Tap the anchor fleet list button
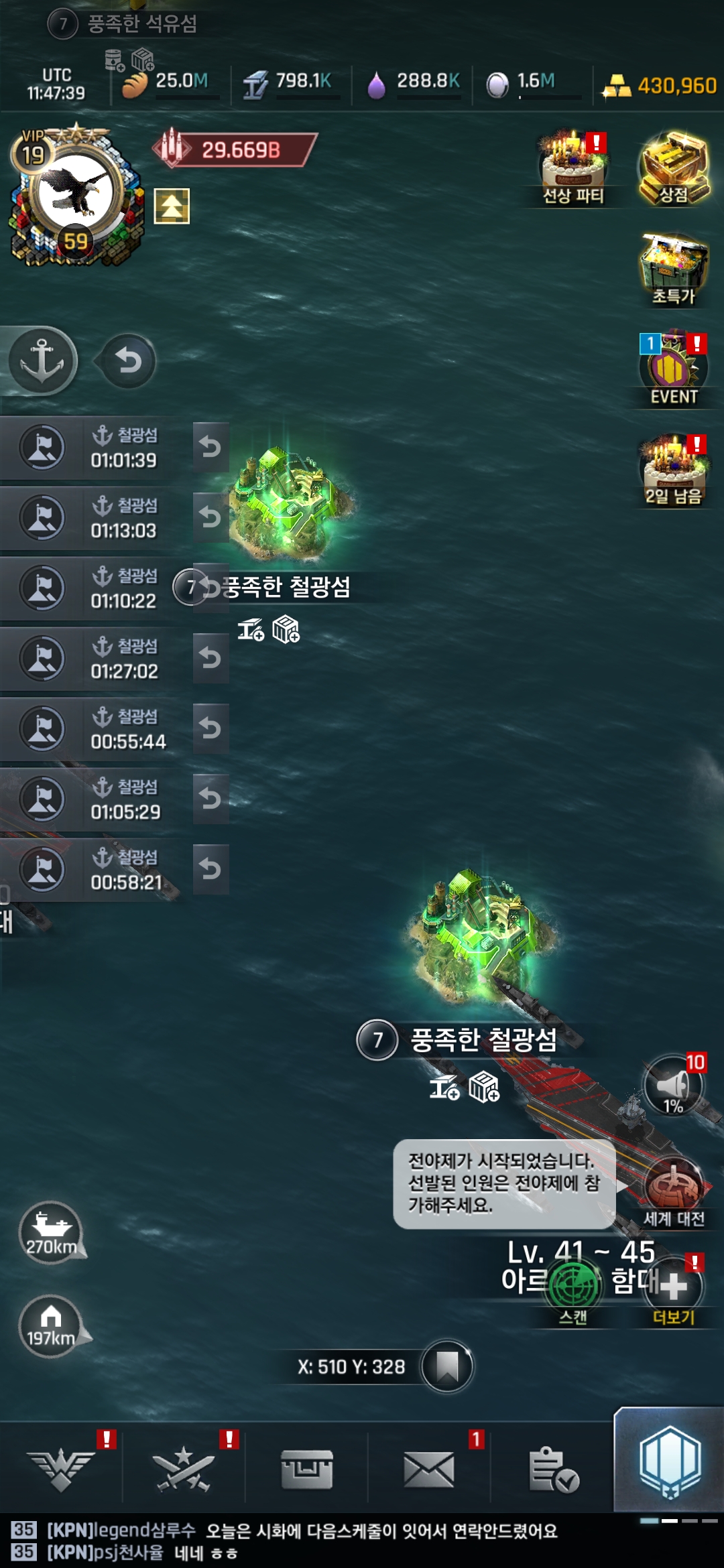Screen dimensions: 724x1568 pos(43,361)
